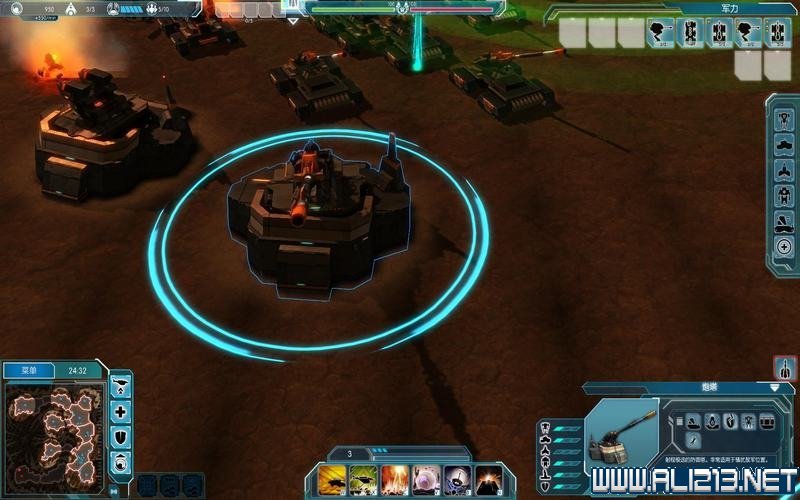Click the aircraft icon button beside minimap

coord(121,385)
